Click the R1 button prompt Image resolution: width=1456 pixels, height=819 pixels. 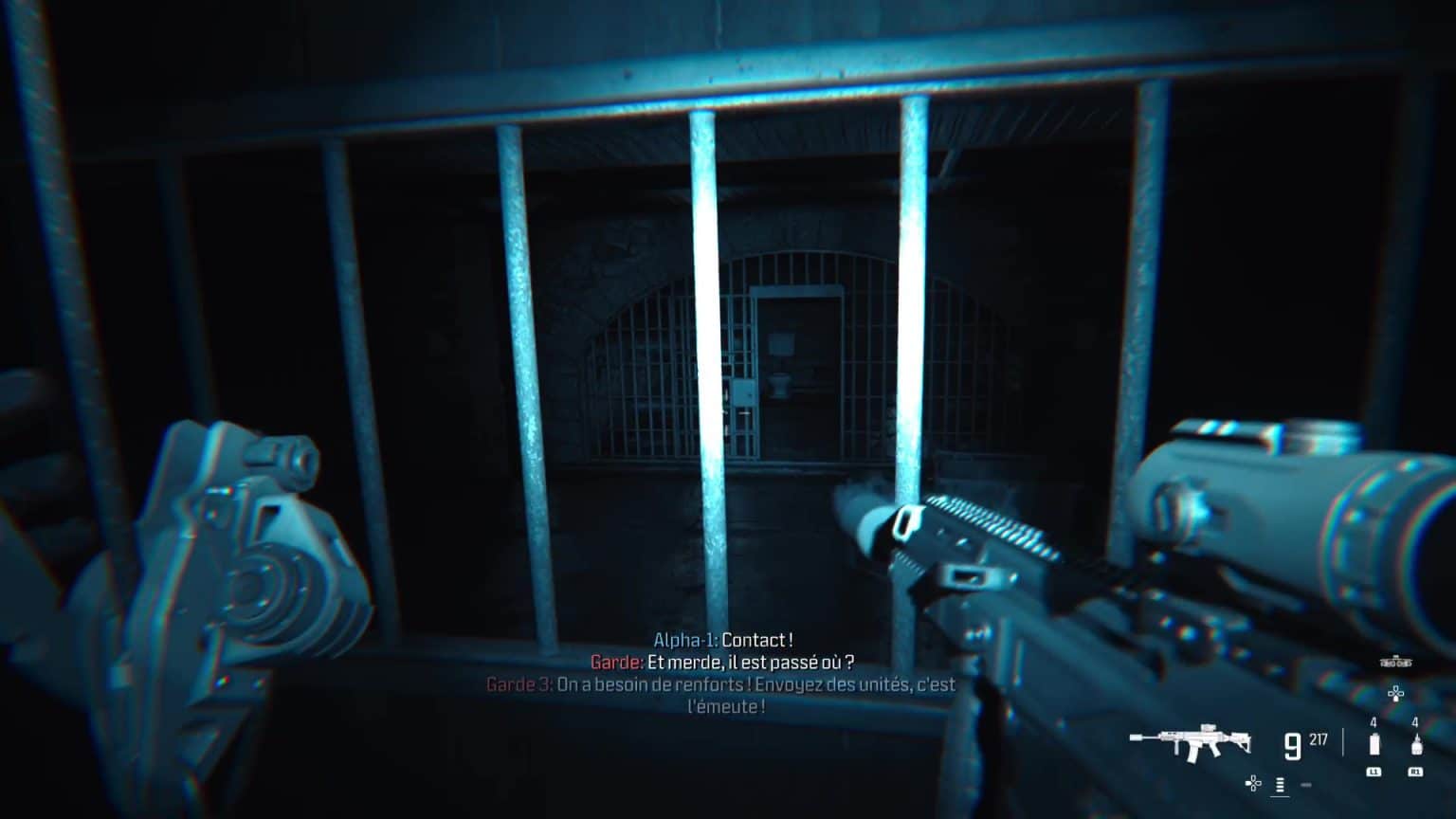coord(1415,772)
